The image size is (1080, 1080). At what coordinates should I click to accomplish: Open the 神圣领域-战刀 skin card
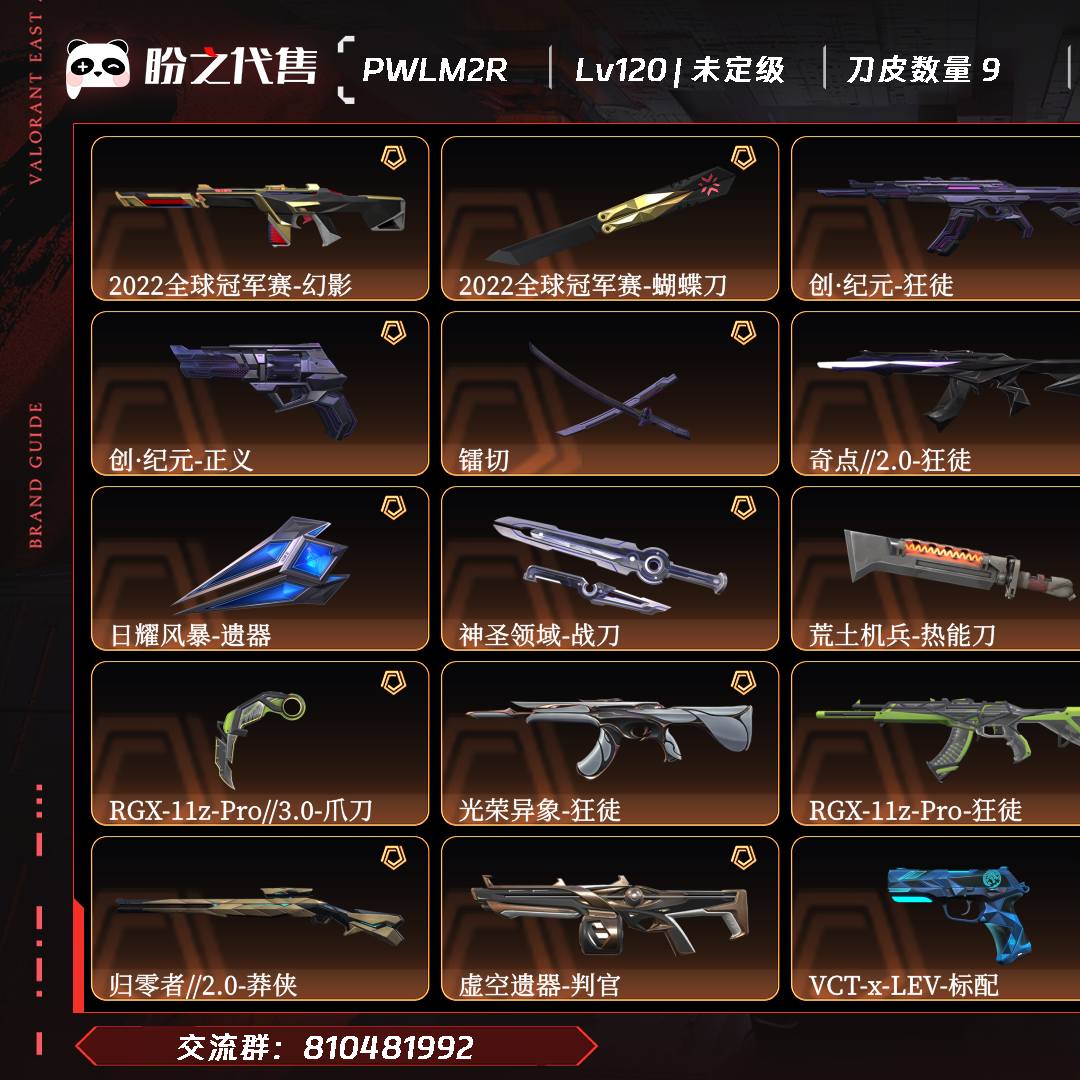tap(610, 568)
